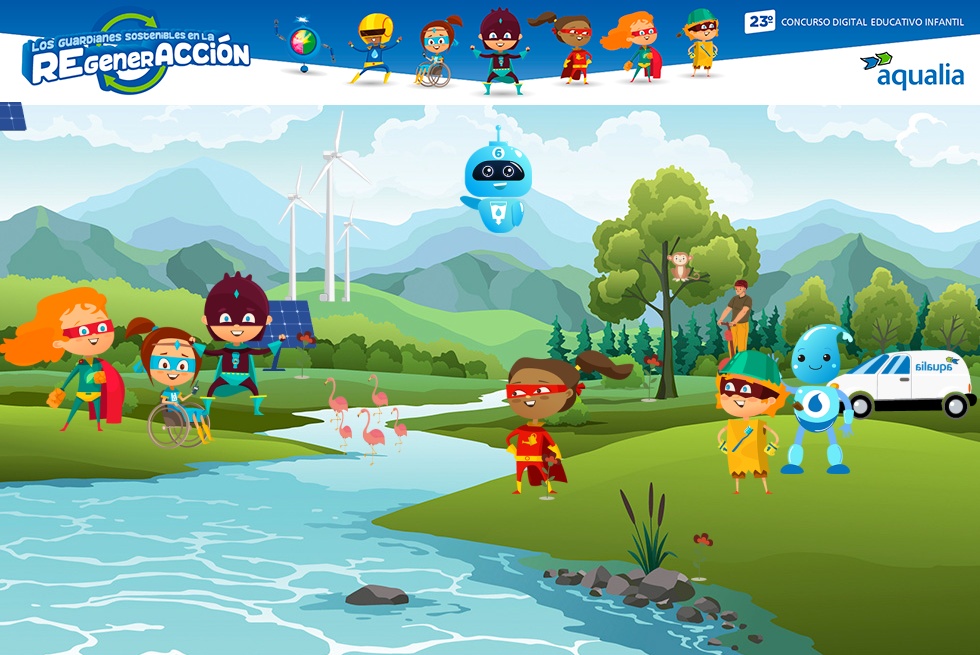This screenshot has width=980, height=655.
Task: Click the Guardianes REgenerACCIÓN game logo
Action: click(x=136, y=53)
